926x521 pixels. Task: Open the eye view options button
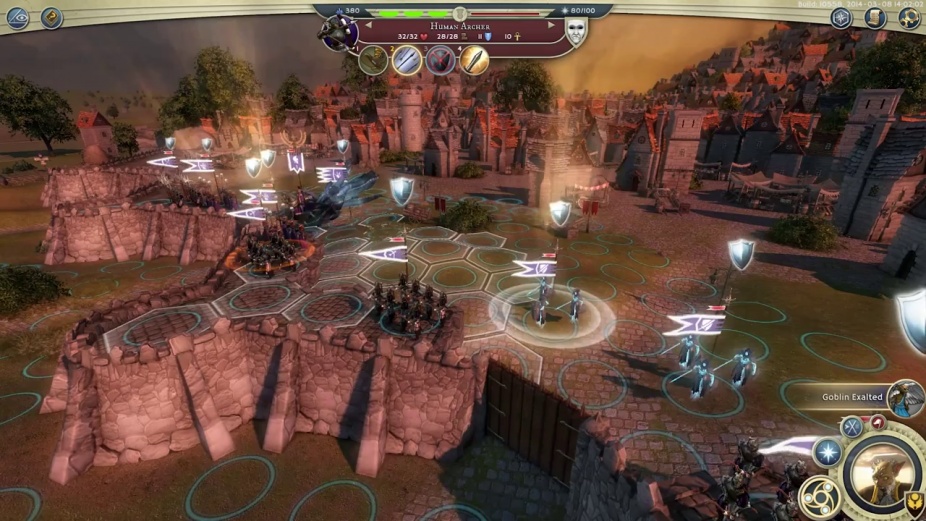click(x=17, y=17)
